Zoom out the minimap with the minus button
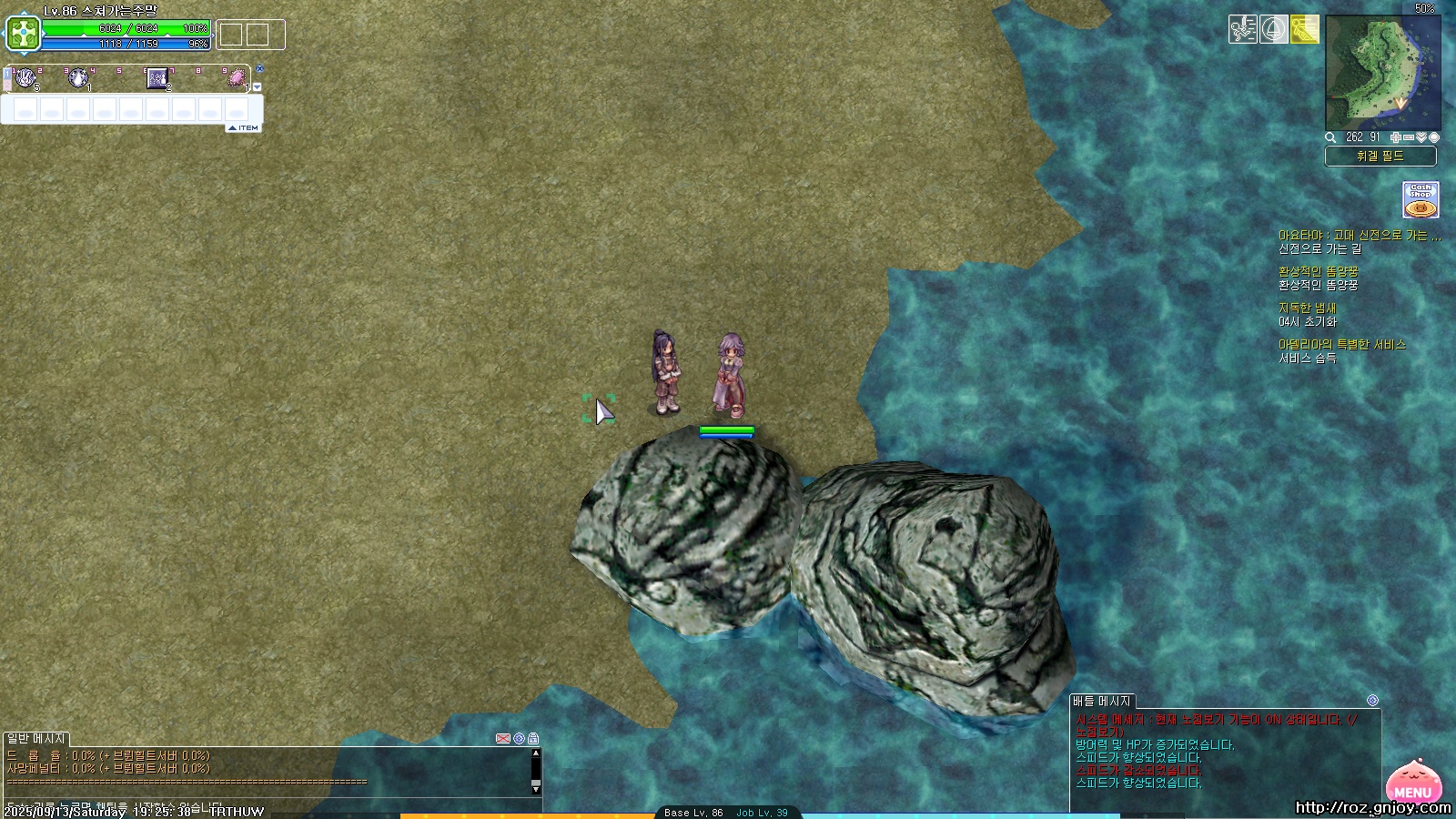This screenshot has width=1456, height=819. (1409, 137)
